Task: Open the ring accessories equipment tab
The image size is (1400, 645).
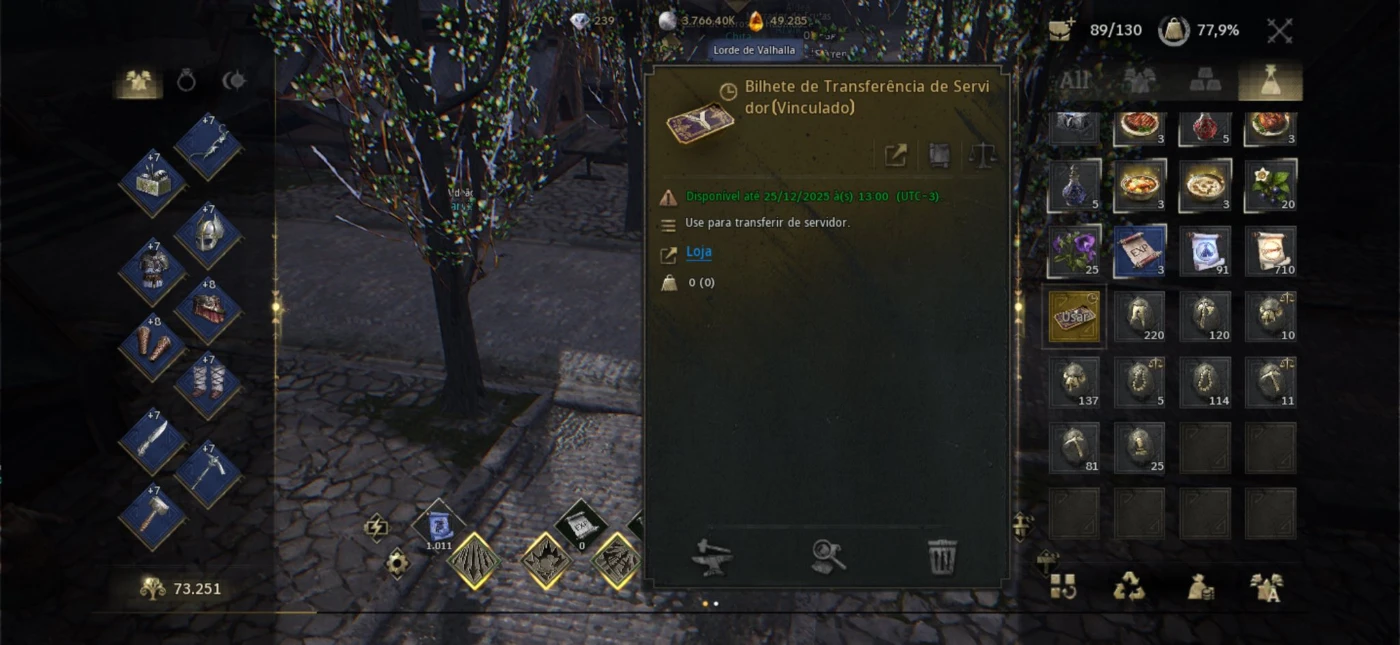Action: click(186, 81)
